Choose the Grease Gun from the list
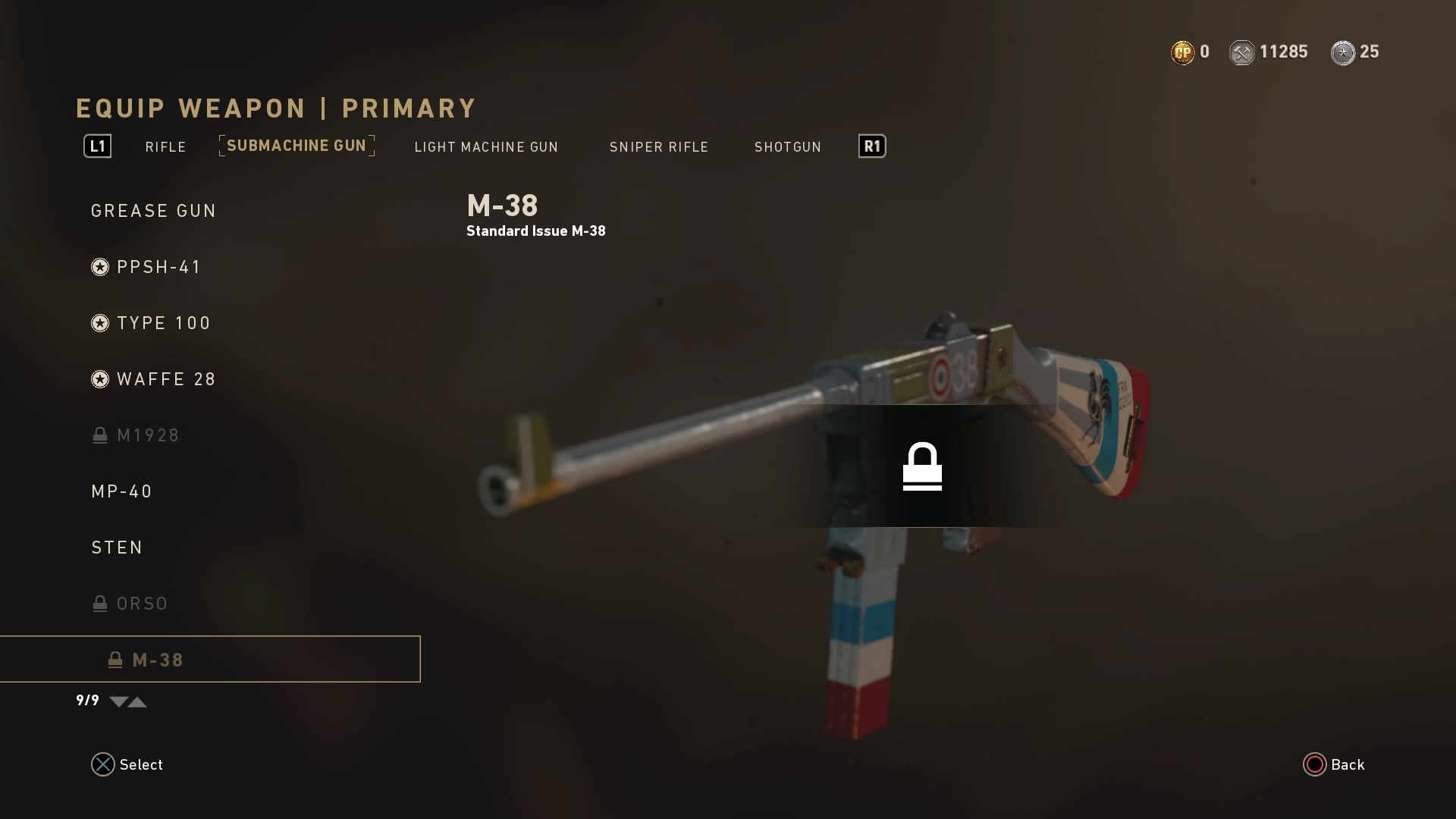The width and height of the screenshot is (1456, 819). [x=154, y=211]
